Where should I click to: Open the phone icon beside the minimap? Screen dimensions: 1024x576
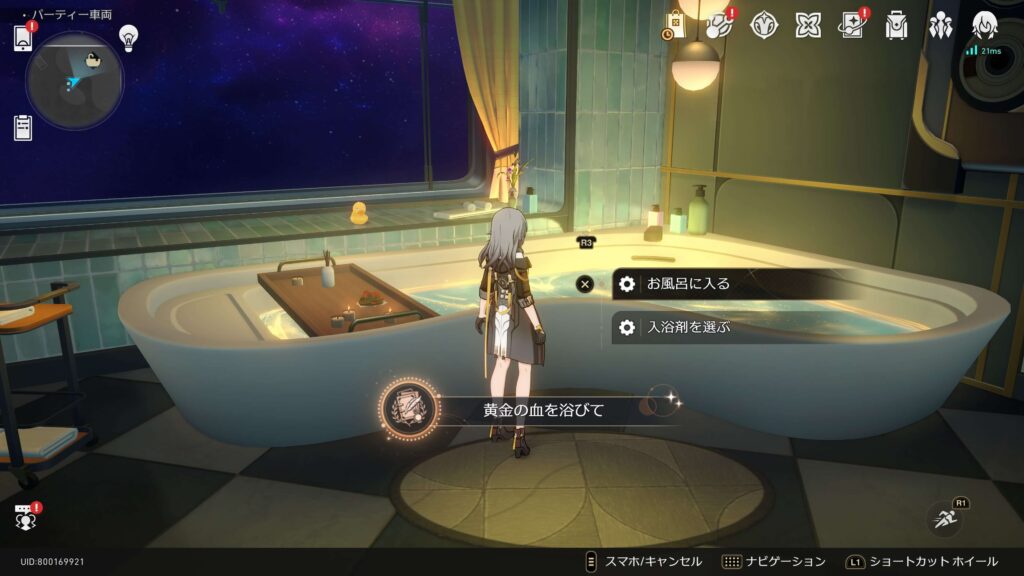click(24, 37)
